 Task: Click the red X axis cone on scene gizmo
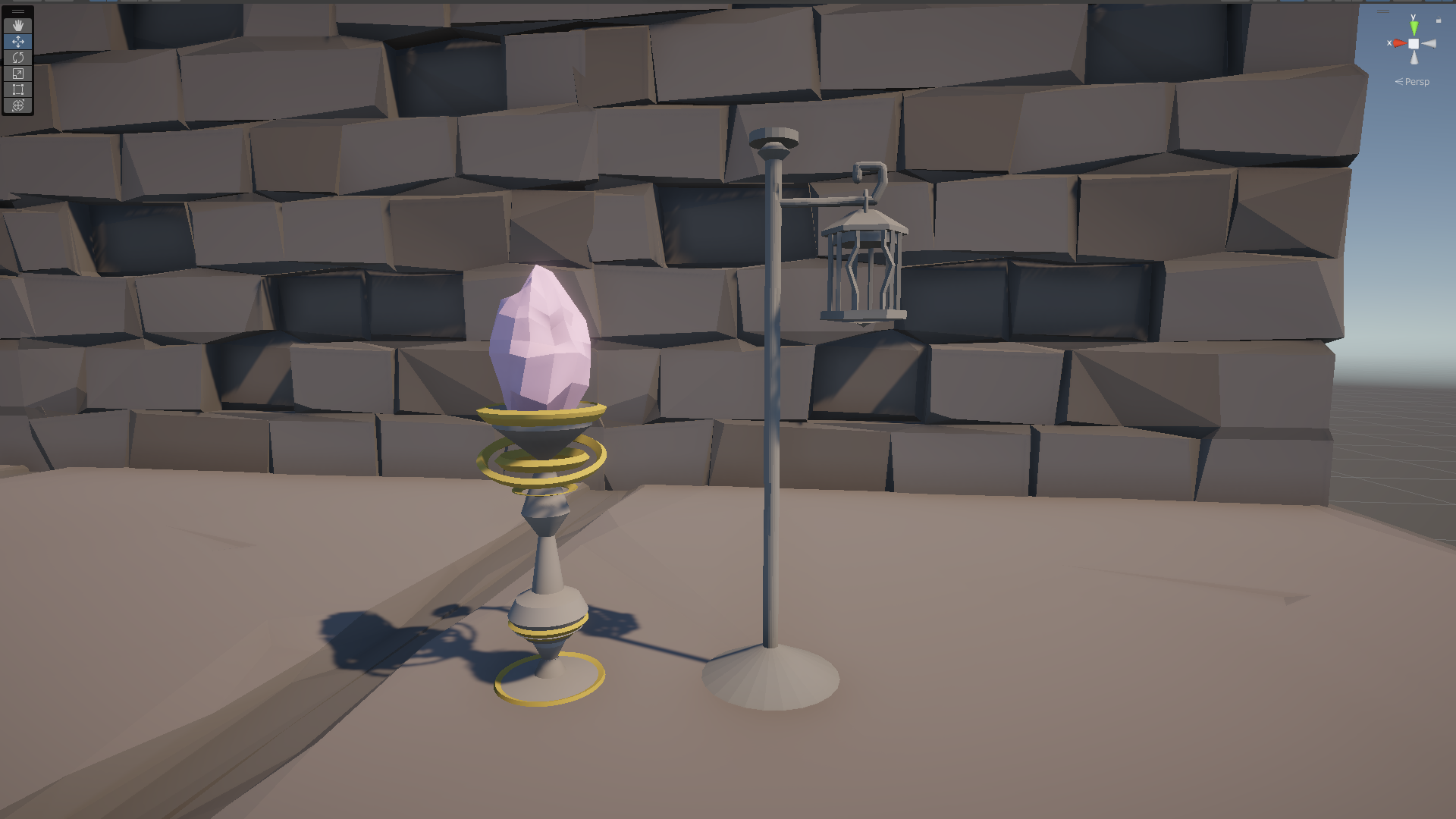(x=1400, y=43)
